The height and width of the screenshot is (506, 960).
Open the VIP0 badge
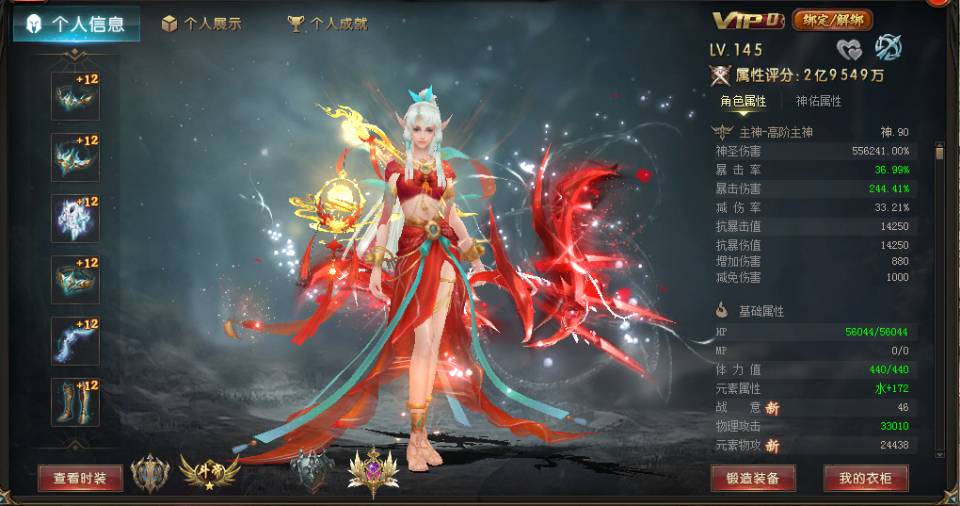(x=749, y=20)
